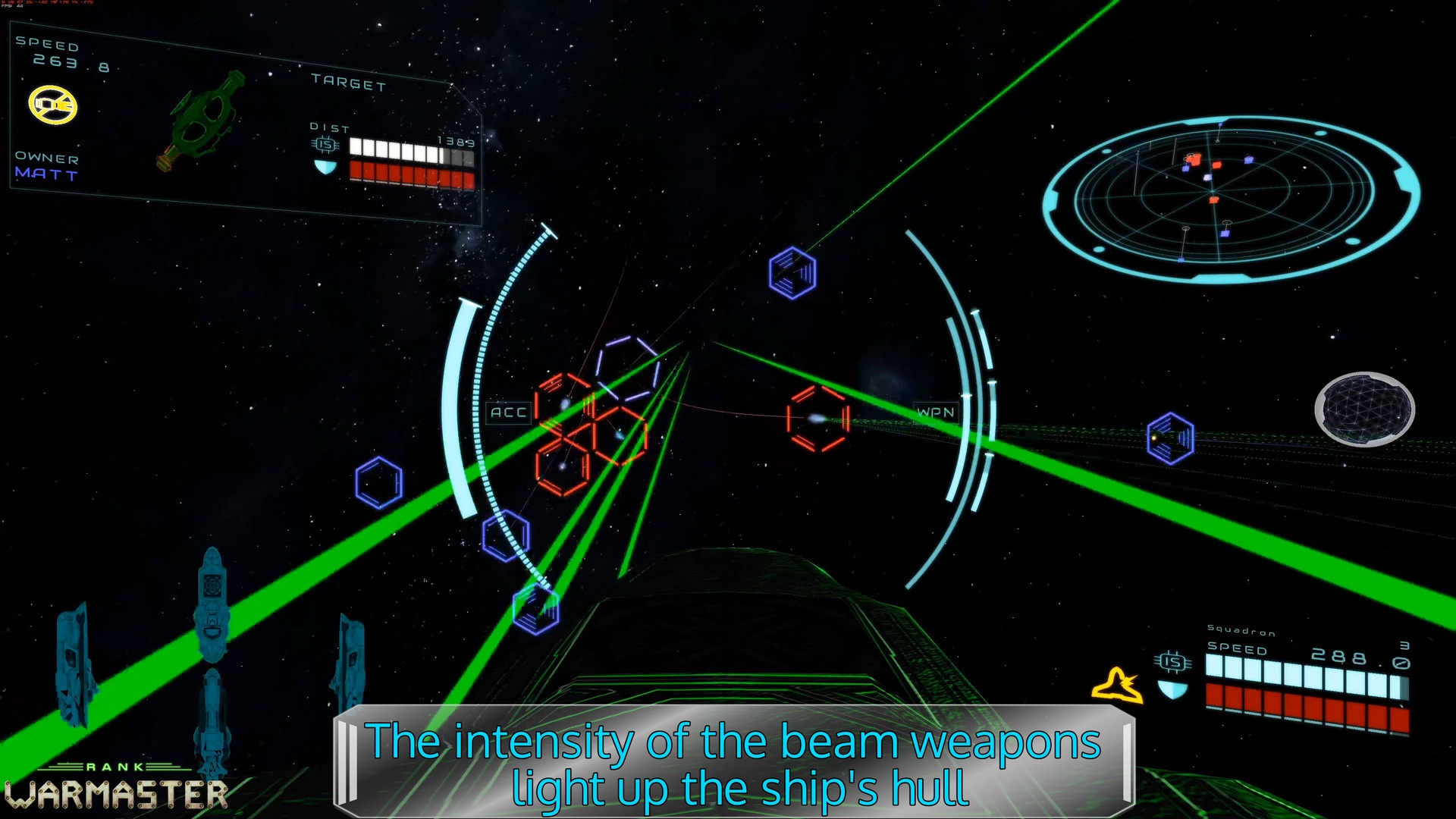This screenshot has width=1456, height=819.
Task: Click the WPN label on the reticle
Action: click(936, 413)
